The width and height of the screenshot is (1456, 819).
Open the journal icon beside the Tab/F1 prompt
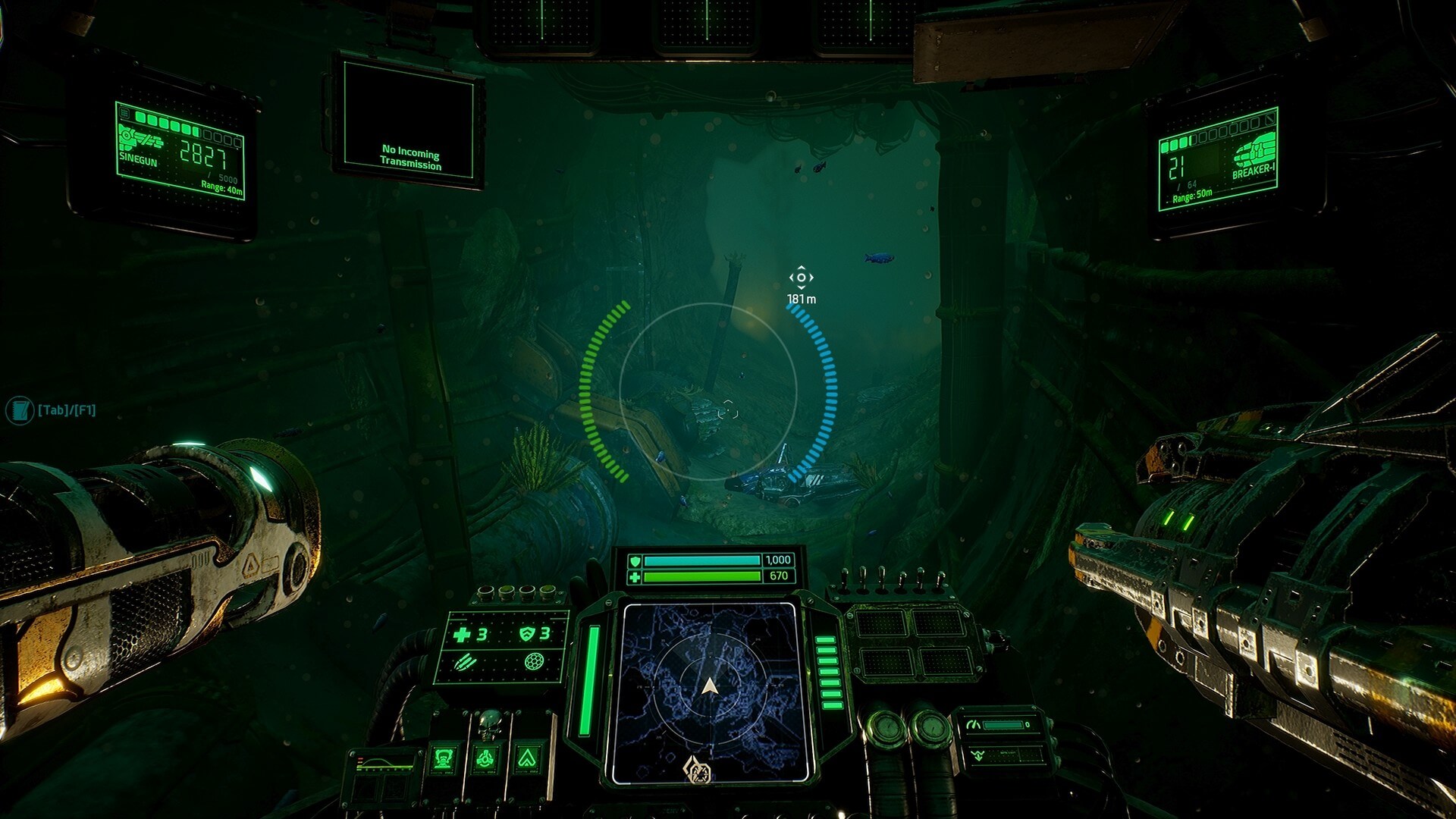(x=19, y=410)
